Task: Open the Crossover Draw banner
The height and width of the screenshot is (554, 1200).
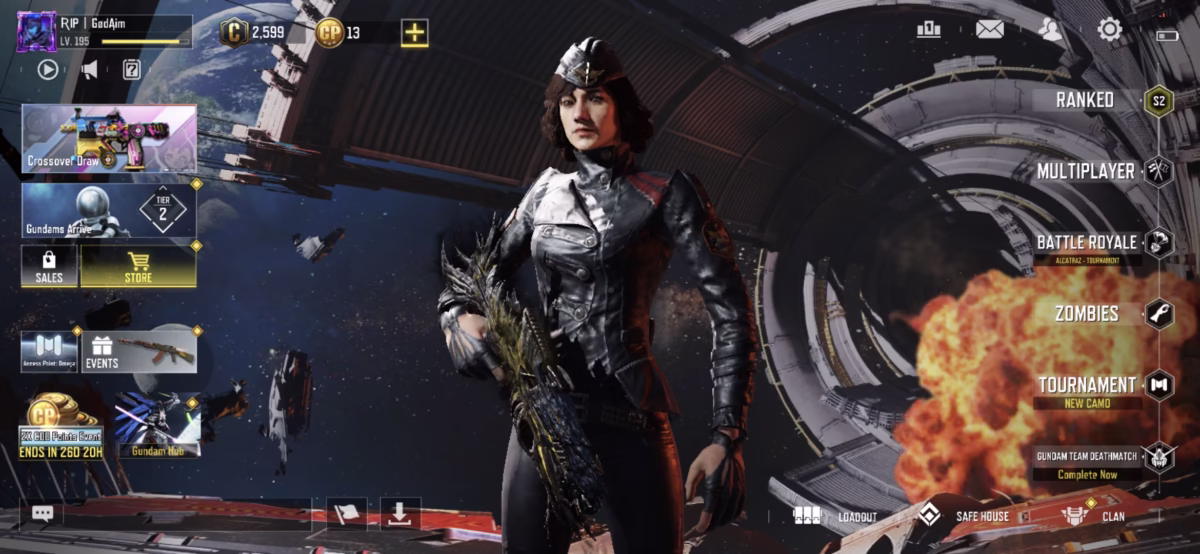Action: coord(109,139)
